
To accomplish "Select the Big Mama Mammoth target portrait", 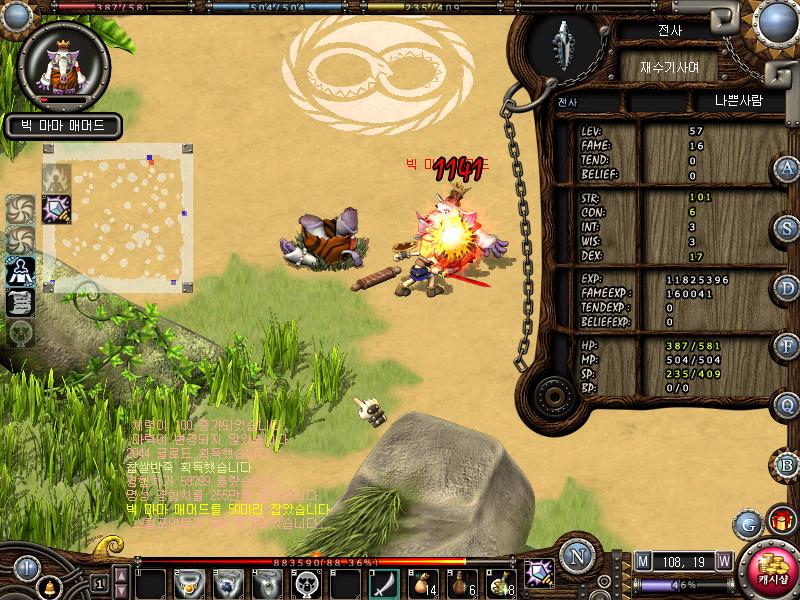I will coord(65,61).
